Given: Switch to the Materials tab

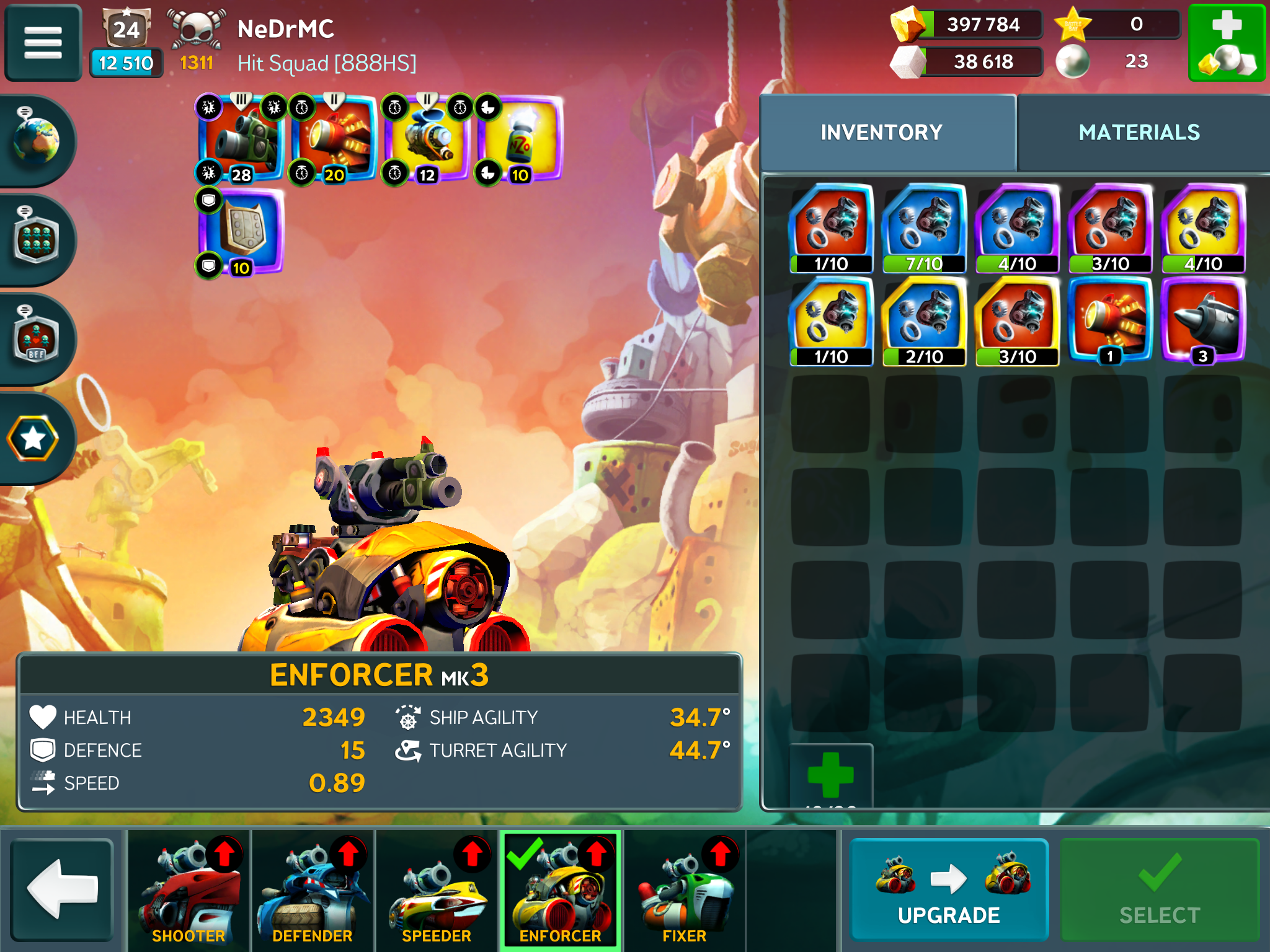Looking at the screenshot, I should pos(1139,133).
